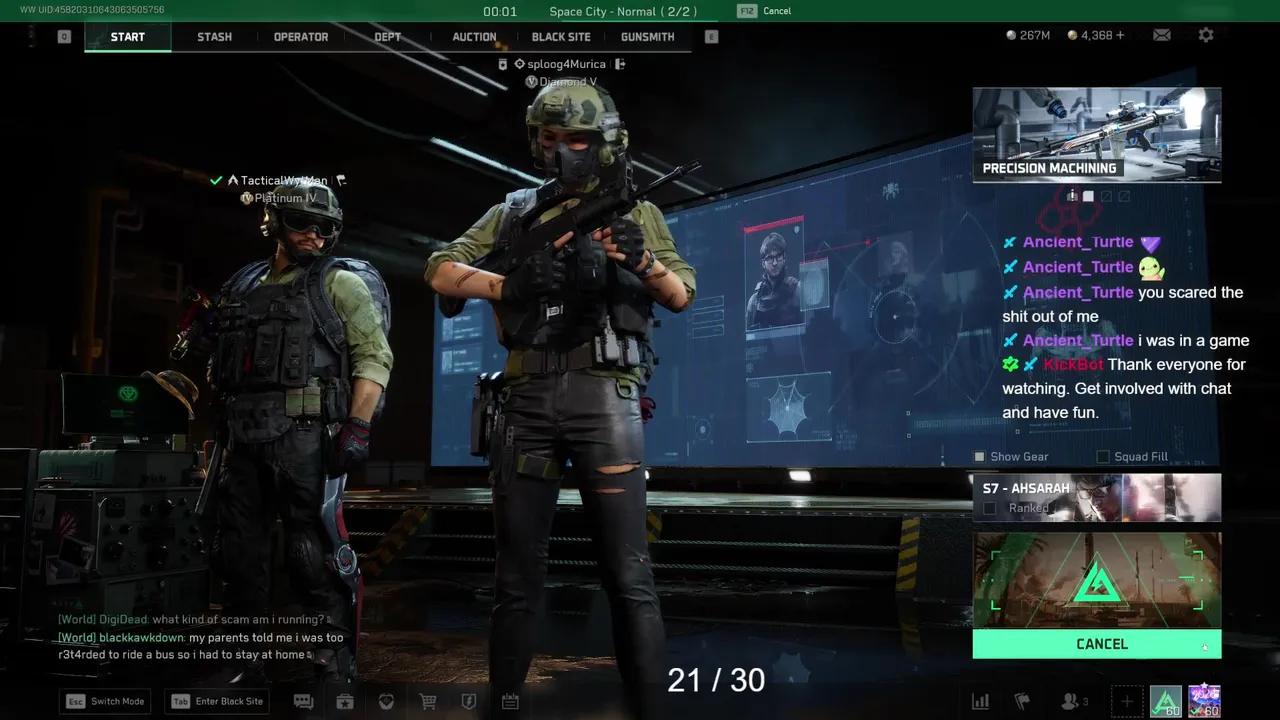Open the friends list icon showing 3

point(1068,701)
